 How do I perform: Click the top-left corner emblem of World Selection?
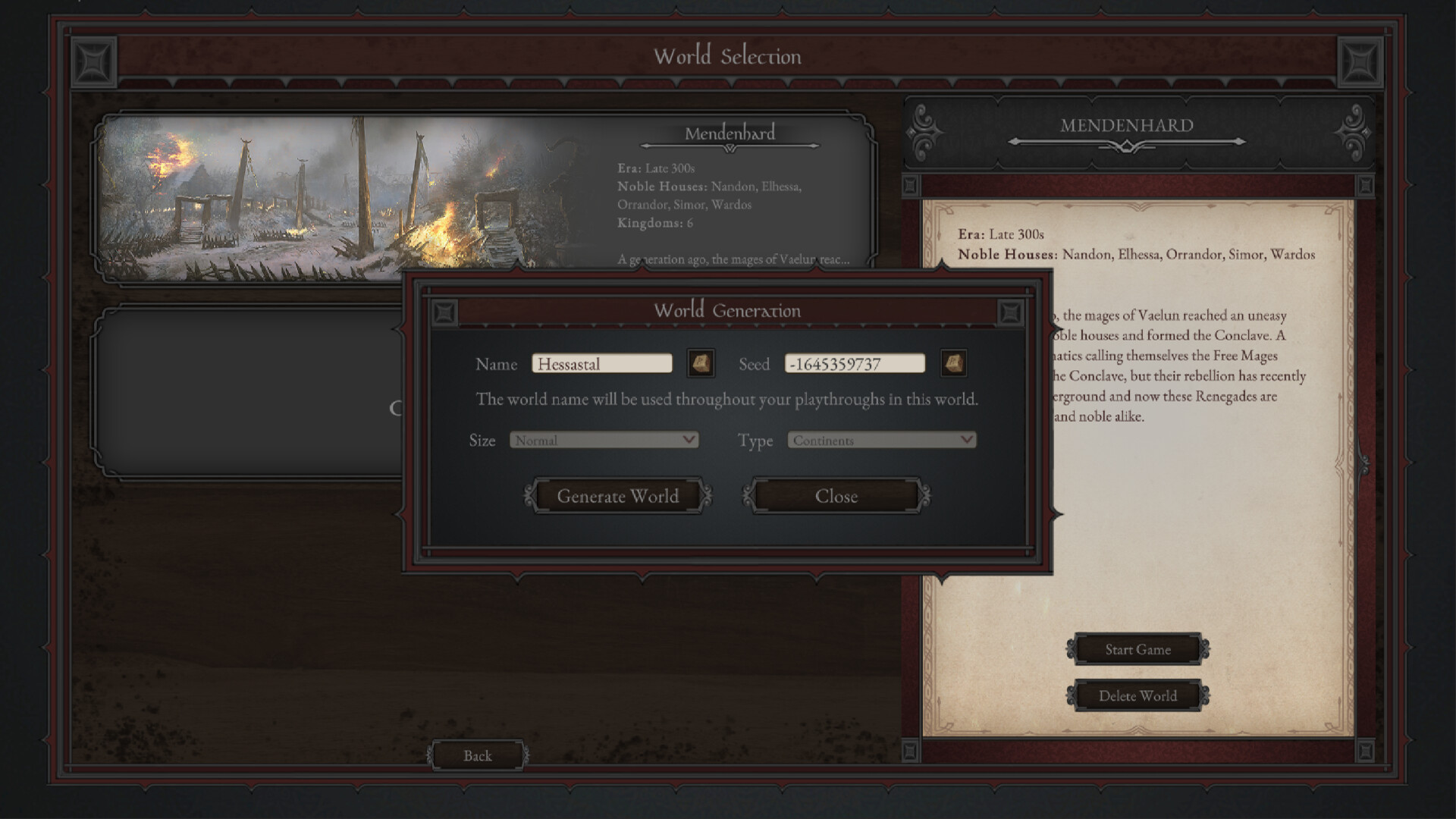[x=93, y=62]
